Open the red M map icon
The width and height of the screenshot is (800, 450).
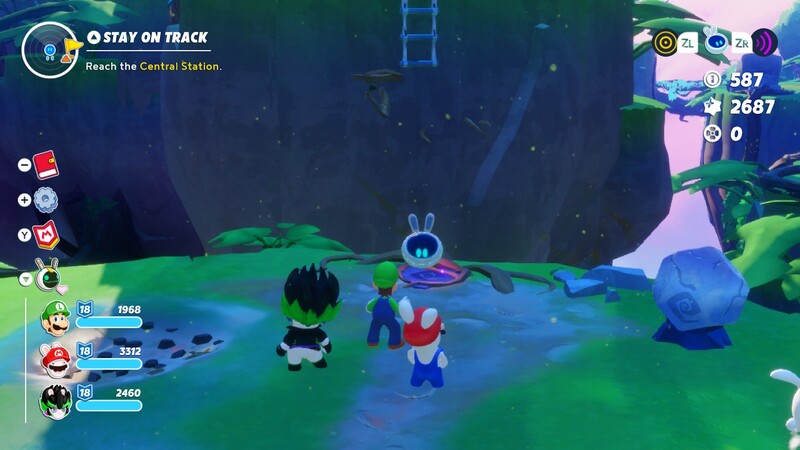[x=46, y=235]
